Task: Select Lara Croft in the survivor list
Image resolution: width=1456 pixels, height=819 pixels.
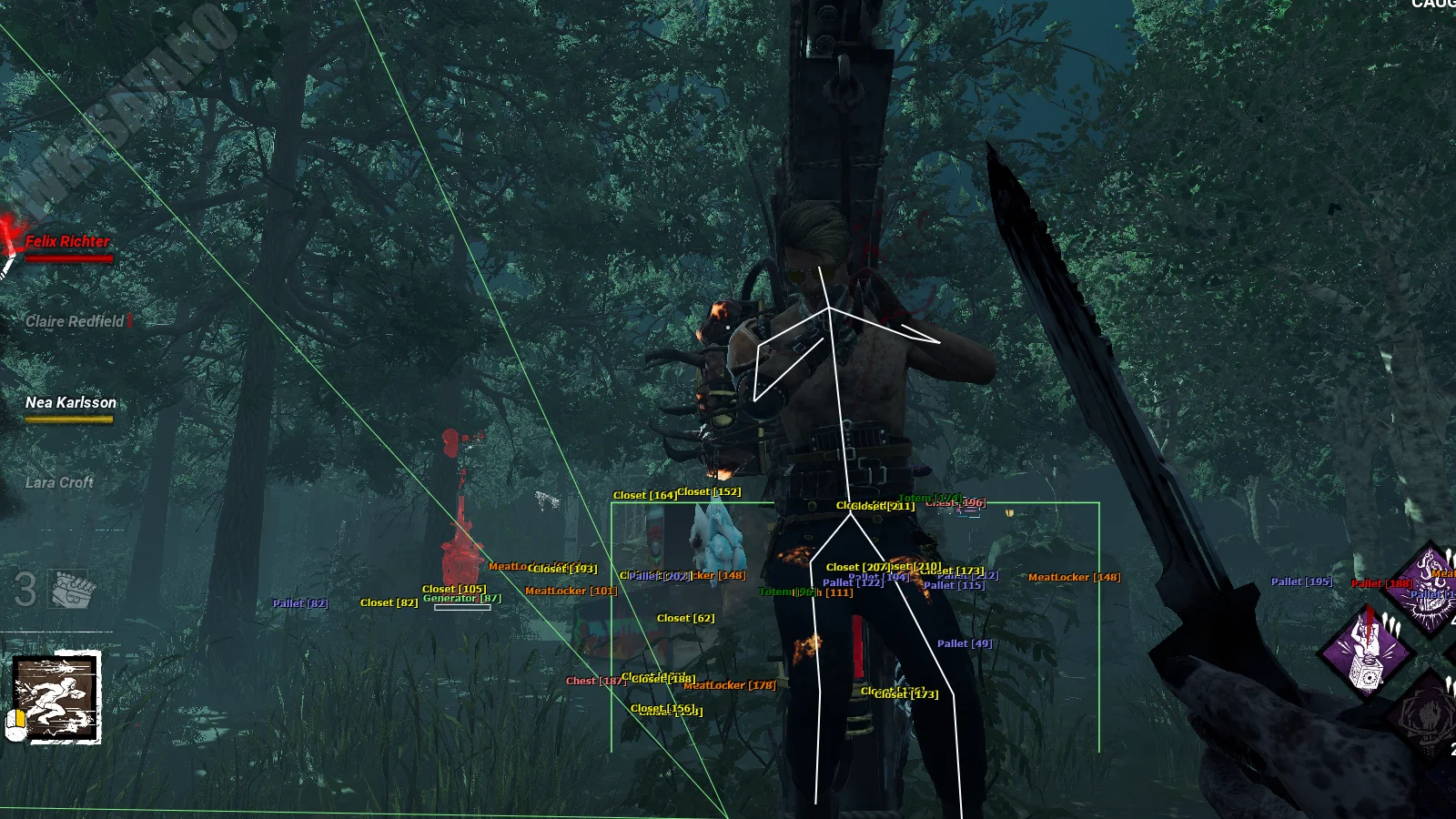Action: tap(59, 483)
